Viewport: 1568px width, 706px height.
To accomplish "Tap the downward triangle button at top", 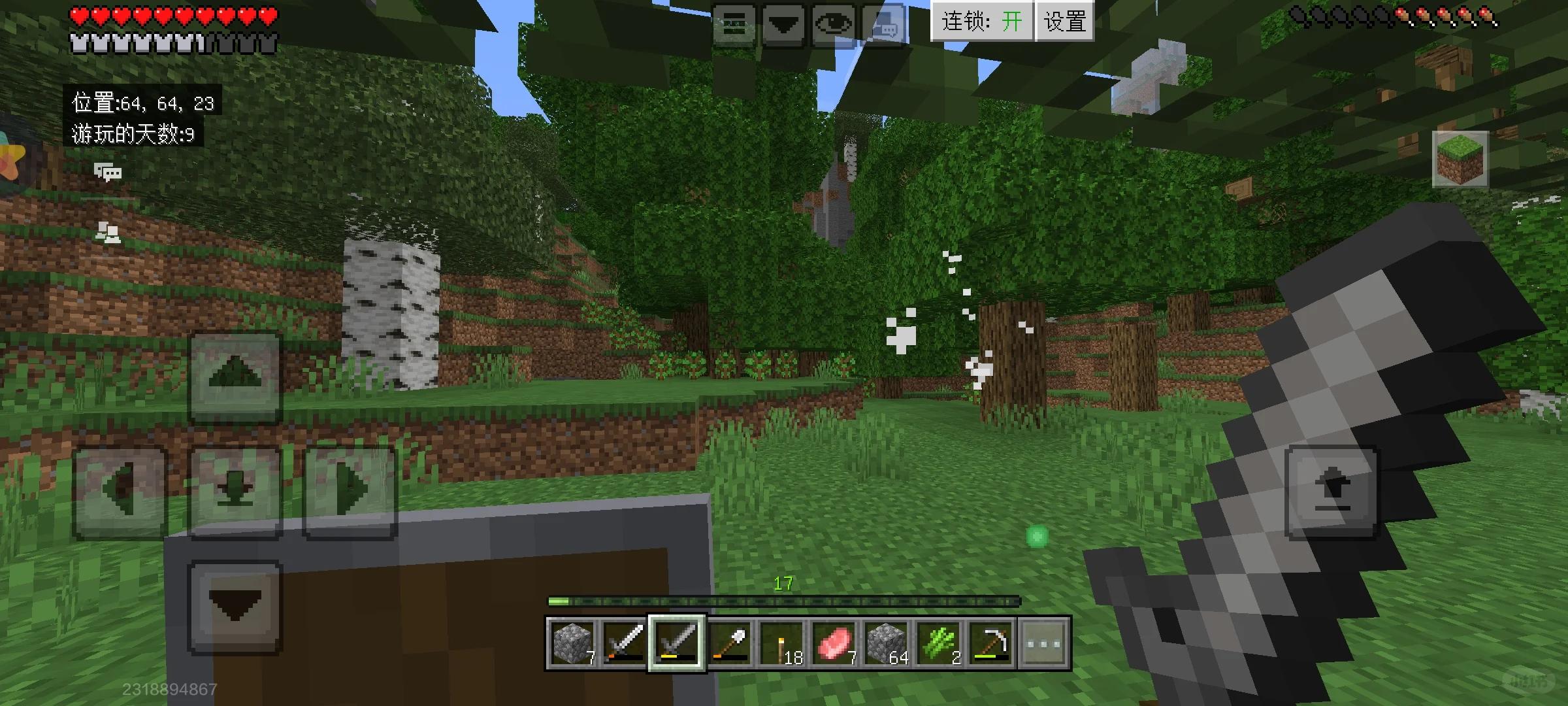I will point(783,25).
